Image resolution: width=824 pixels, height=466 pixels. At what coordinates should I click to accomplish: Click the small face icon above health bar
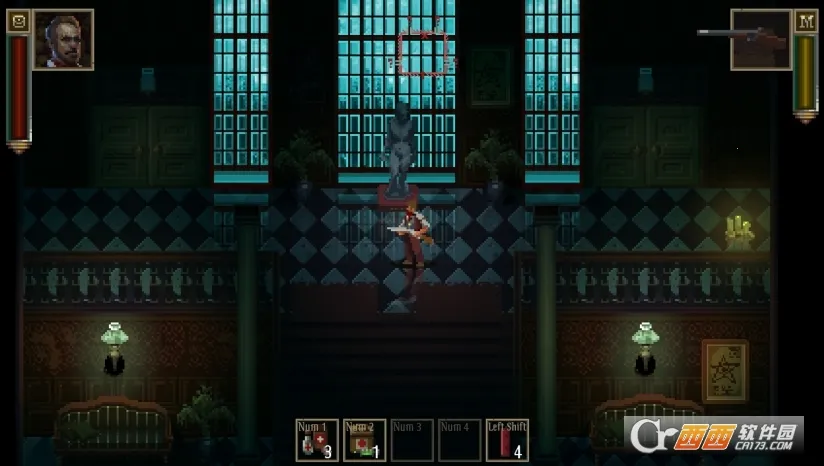tap(18, 20)
